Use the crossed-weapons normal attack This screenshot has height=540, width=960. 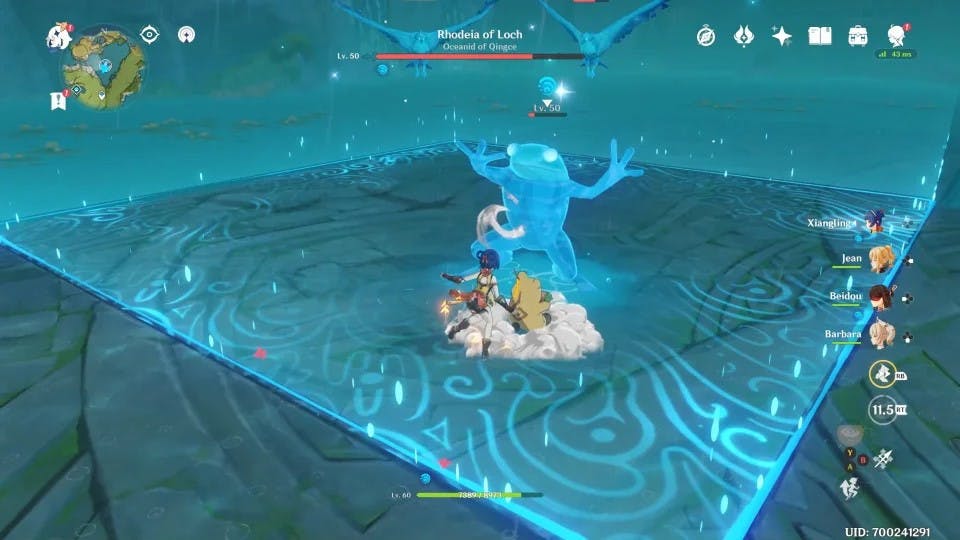(883, 458)
